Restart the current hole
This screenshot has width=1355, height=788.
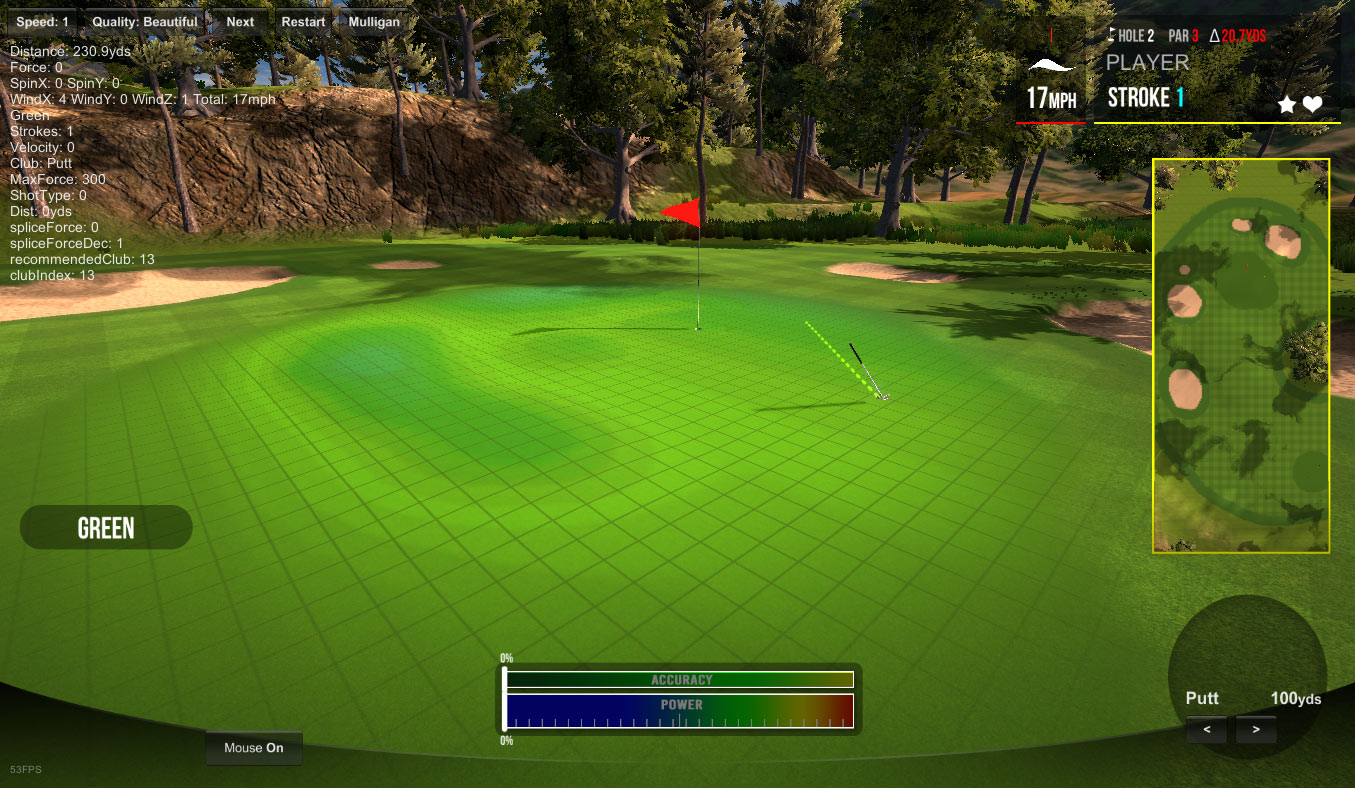303,22
